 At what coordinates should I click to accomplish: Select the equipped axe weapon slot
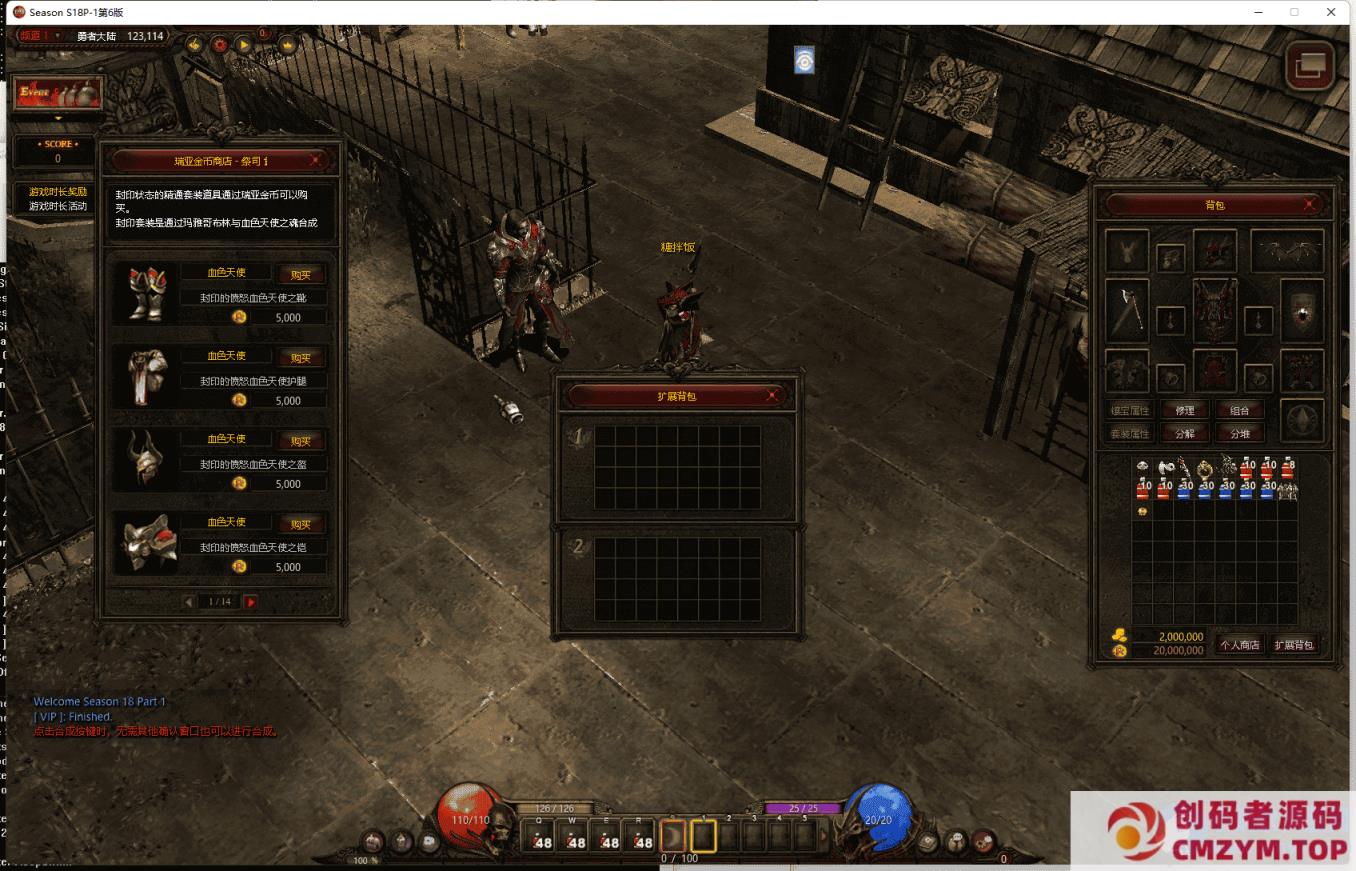coord(1127,310)
